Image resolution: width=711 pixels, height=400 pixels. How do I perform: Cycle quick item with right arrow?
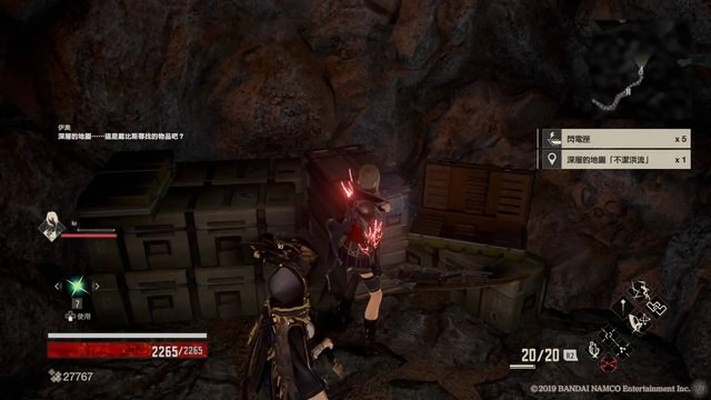[96, 287]
